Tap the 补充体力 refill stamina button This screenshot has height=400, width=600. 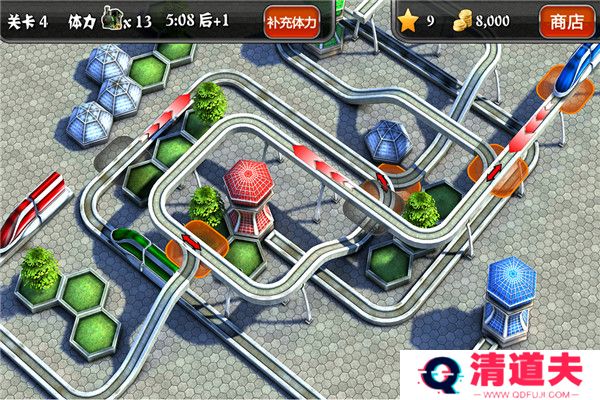tap(292, 20)
